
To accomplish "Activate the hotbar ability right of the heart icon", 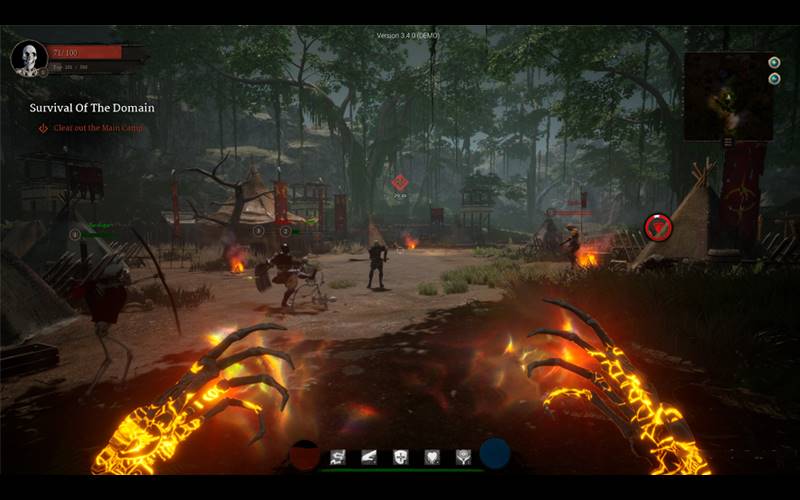I will 463,457.
